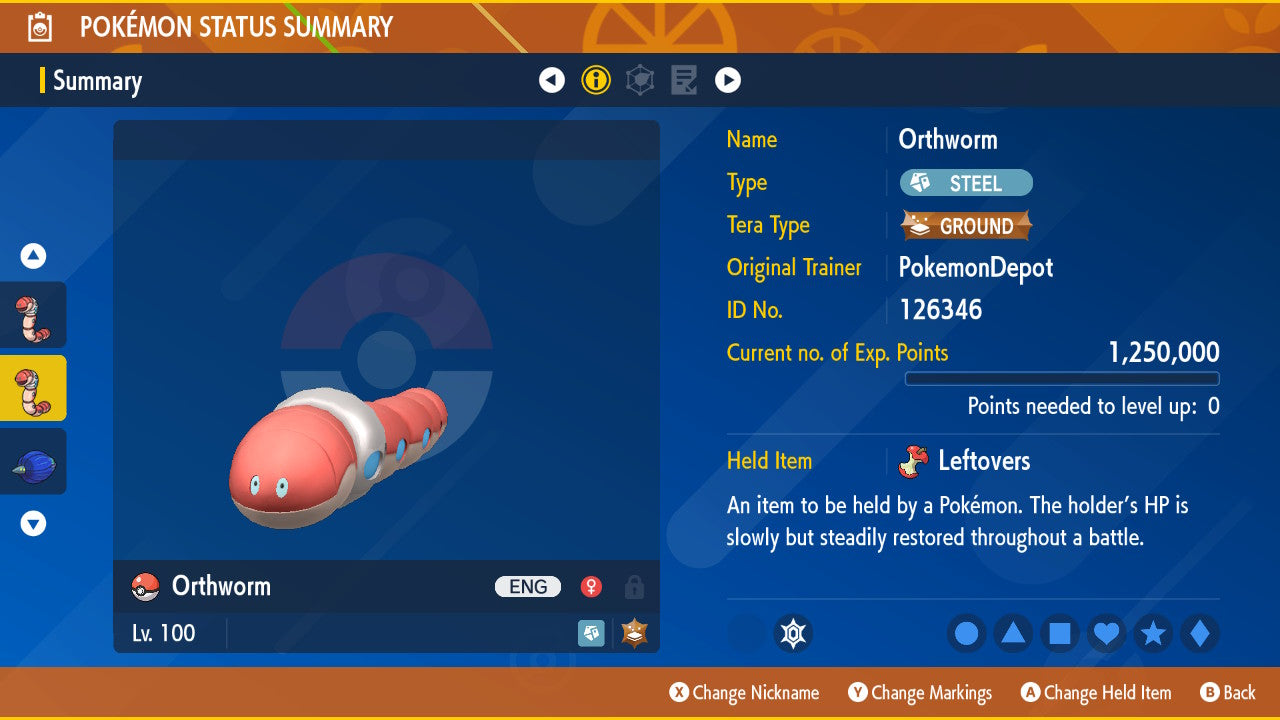This screenshot has height=720, width=1280.
Task: Toggle the star marking
Action: [x=1153, y=633]
